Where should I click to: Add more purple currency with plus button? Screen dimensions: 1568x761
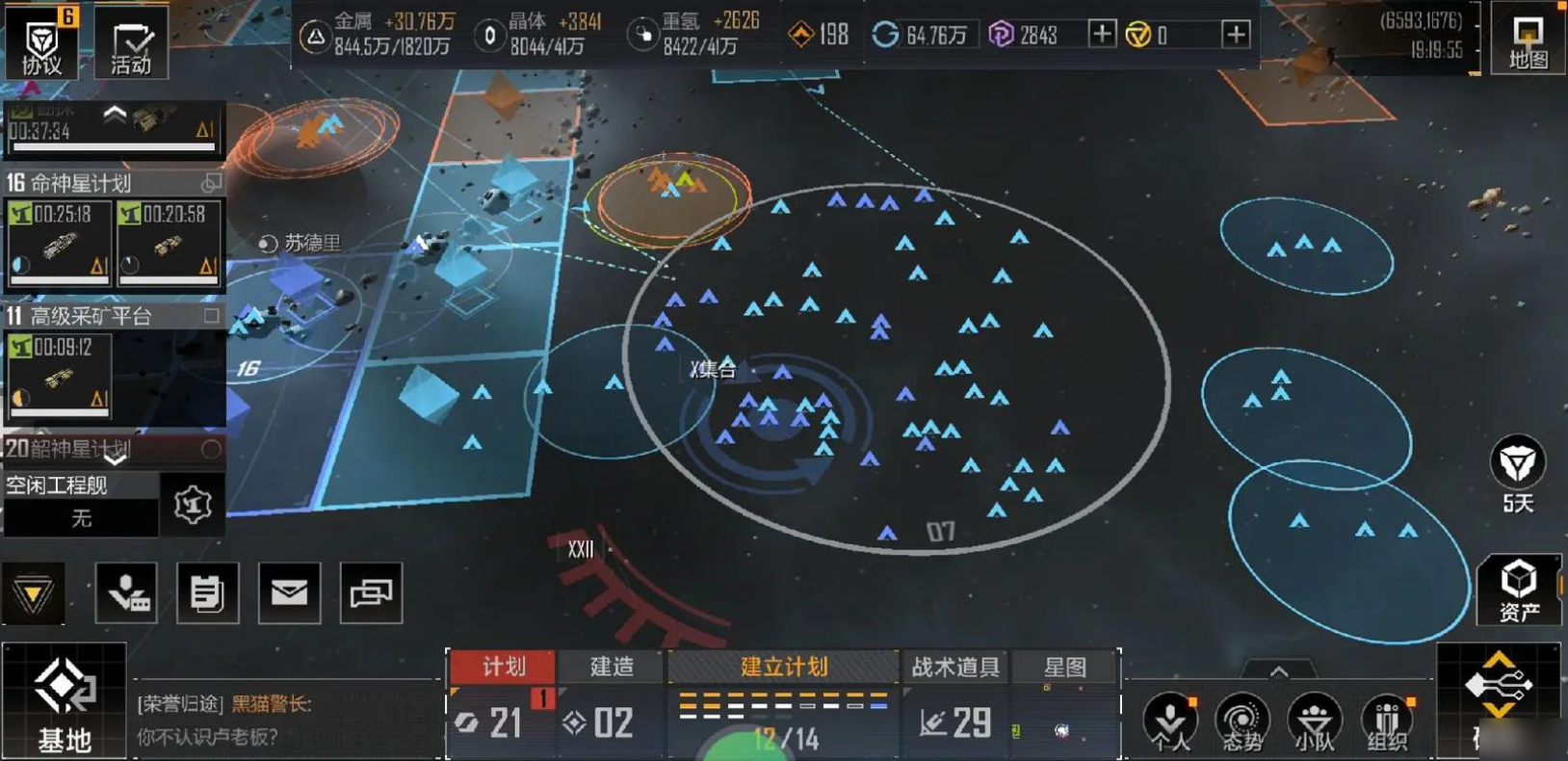tap(1101, 35)
